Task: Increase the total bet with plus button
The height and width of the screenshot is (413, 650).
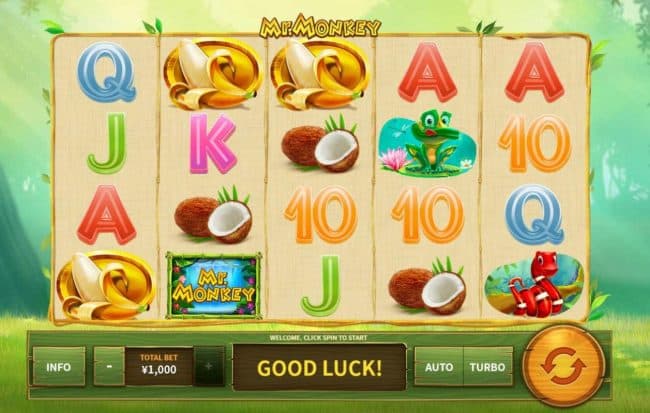Action: [x=209, y=367]
